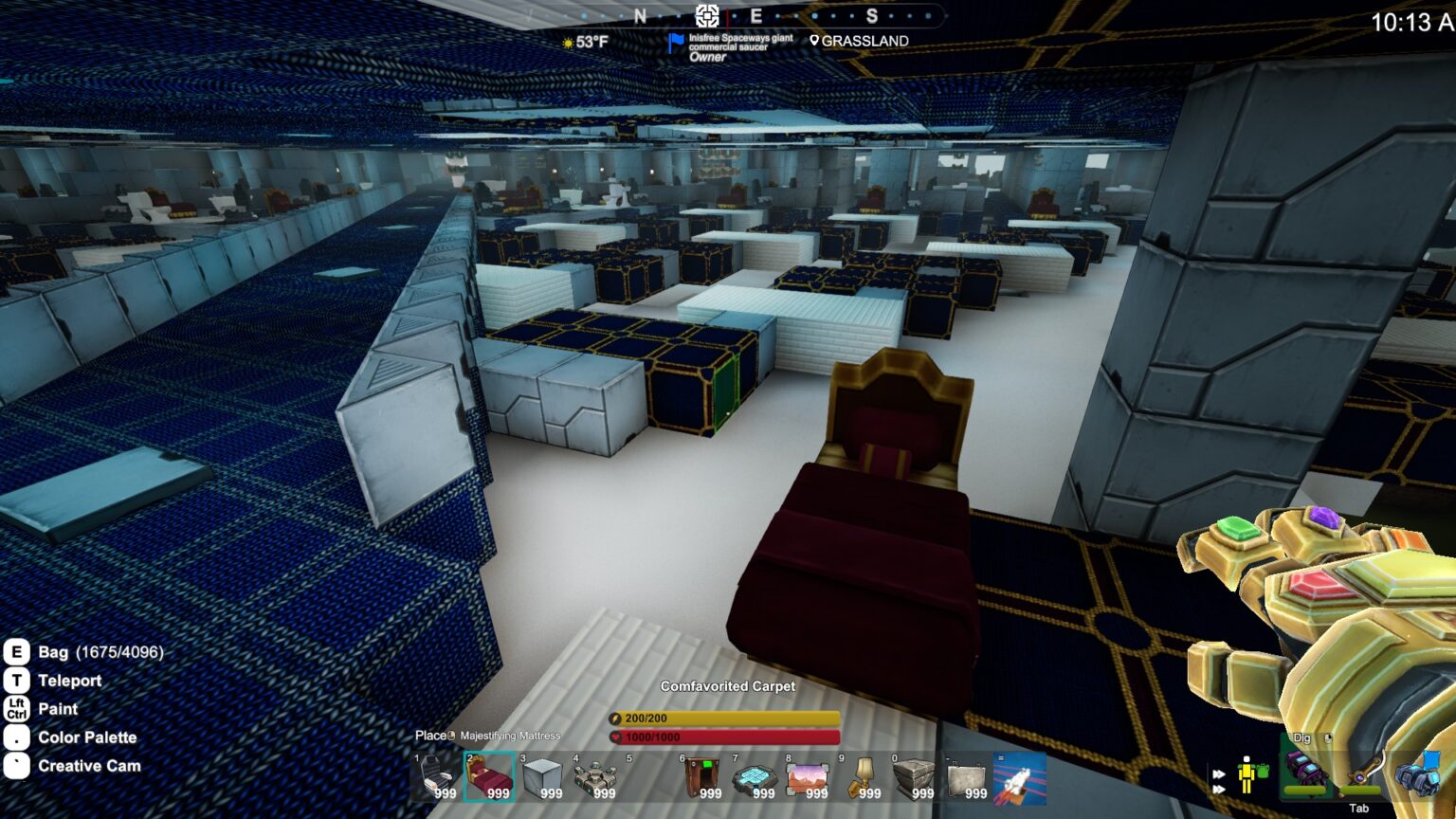Click the blue claim flag owner icon
The image size is (1456, 819).
click(675, 44)
